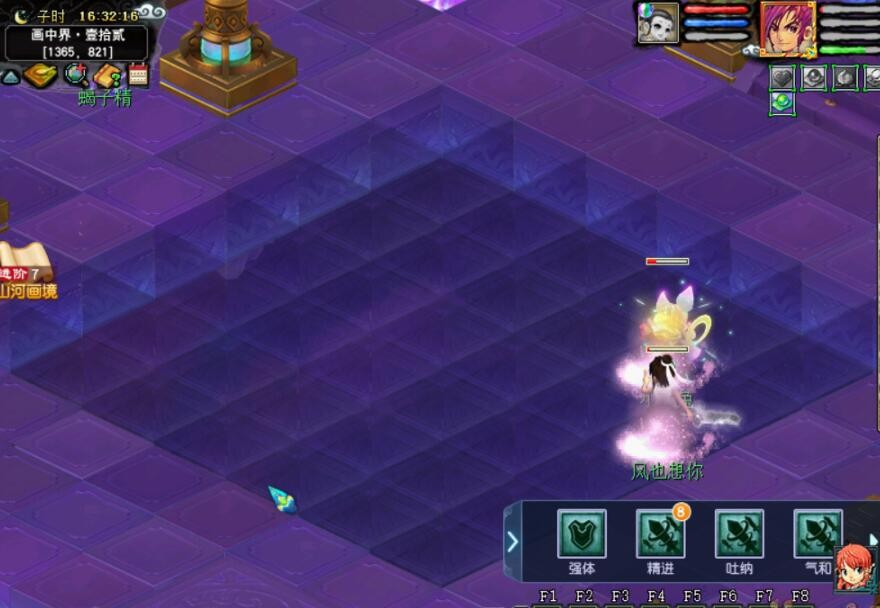The image size is (880, 608).
Task: Open the player character portrait
Action: (788, 27)
